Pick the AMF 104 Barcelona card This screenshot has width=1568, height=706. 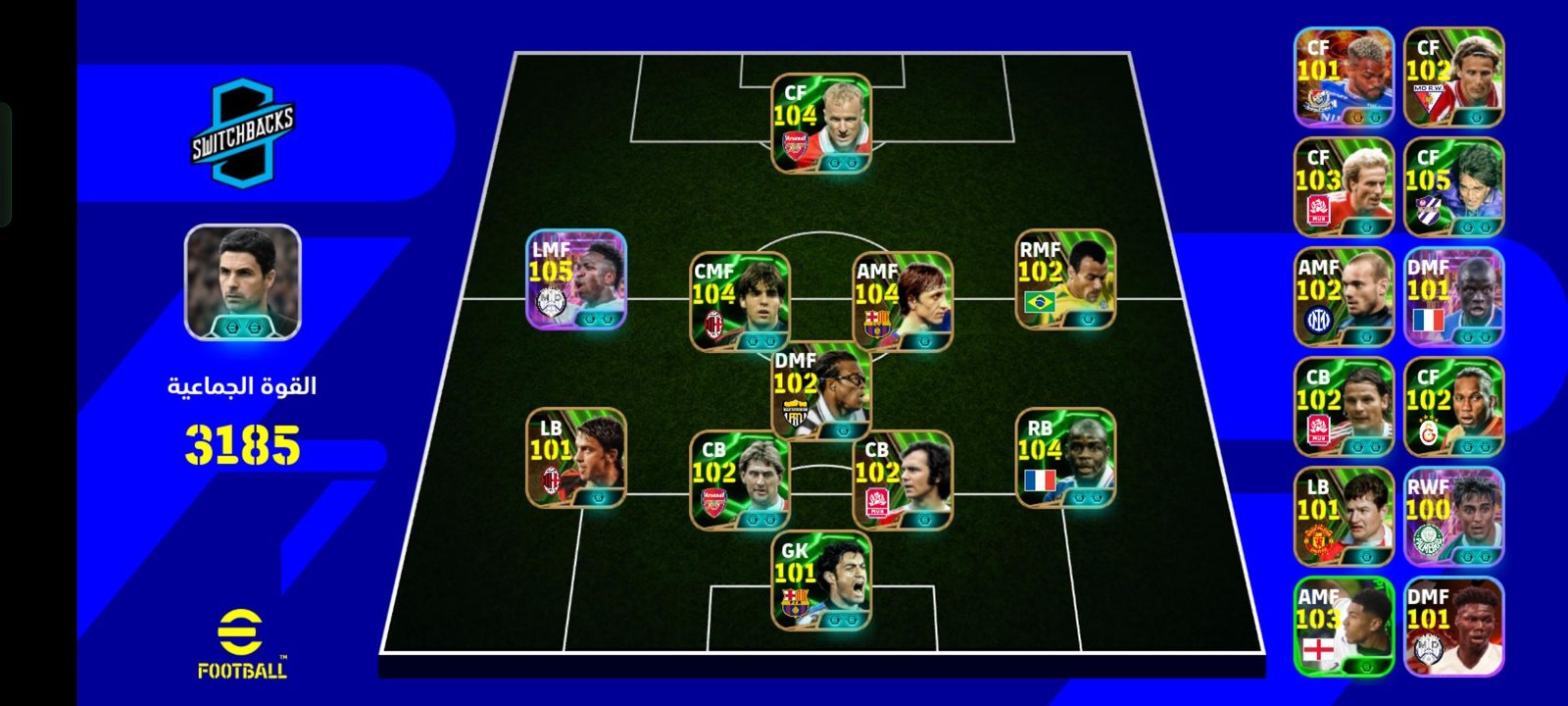(x=903, y=301)
